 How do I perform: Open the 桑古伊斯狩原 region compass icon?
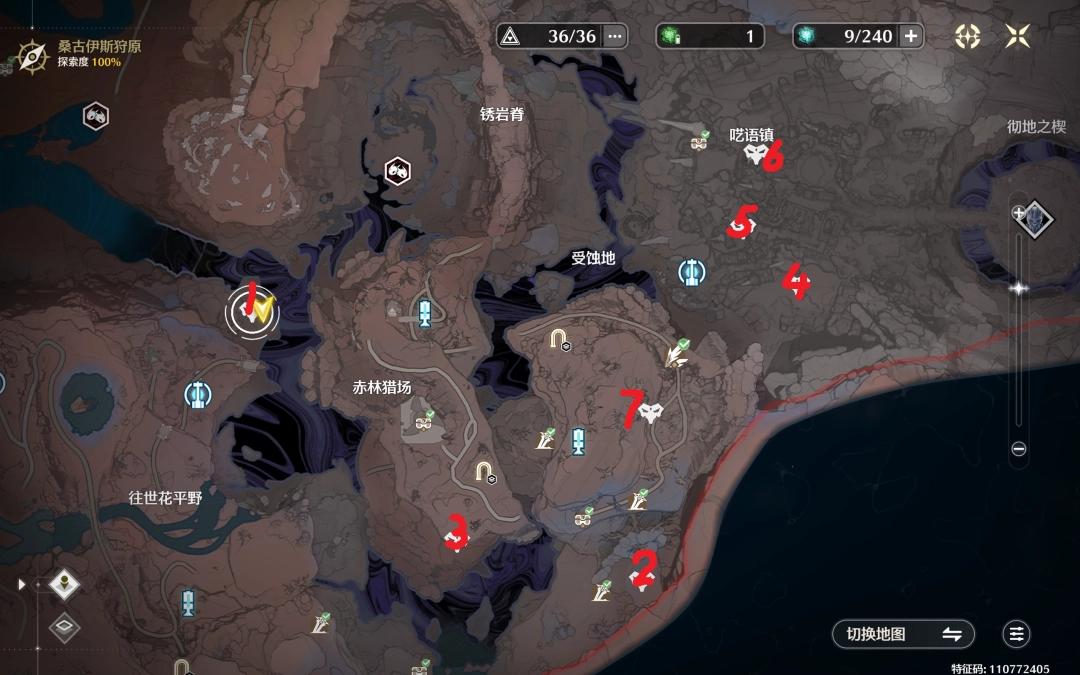[x=33, y=54]
